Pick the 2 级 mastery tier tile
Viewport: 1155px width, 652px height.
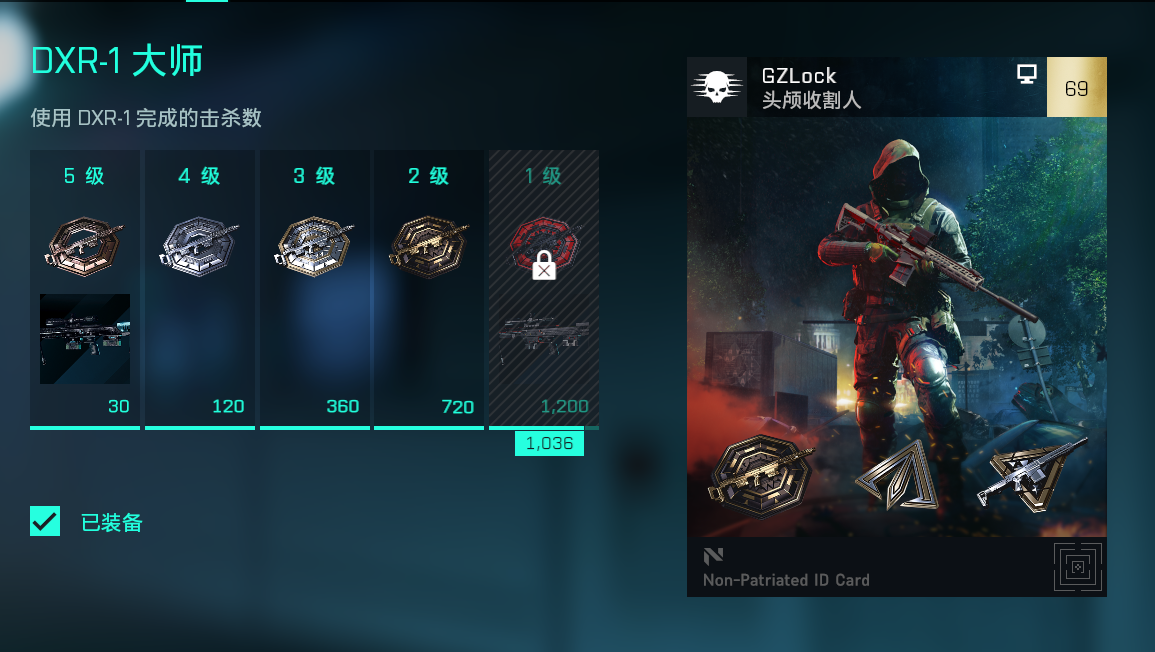(x=429, y=290)
